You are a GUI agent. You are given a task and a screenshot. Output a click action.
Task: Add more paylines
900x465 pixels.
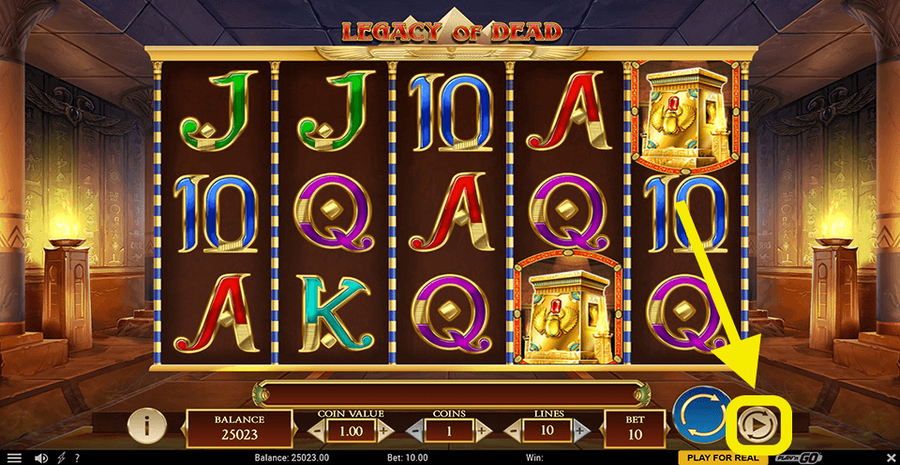click(x=579, y=430)
